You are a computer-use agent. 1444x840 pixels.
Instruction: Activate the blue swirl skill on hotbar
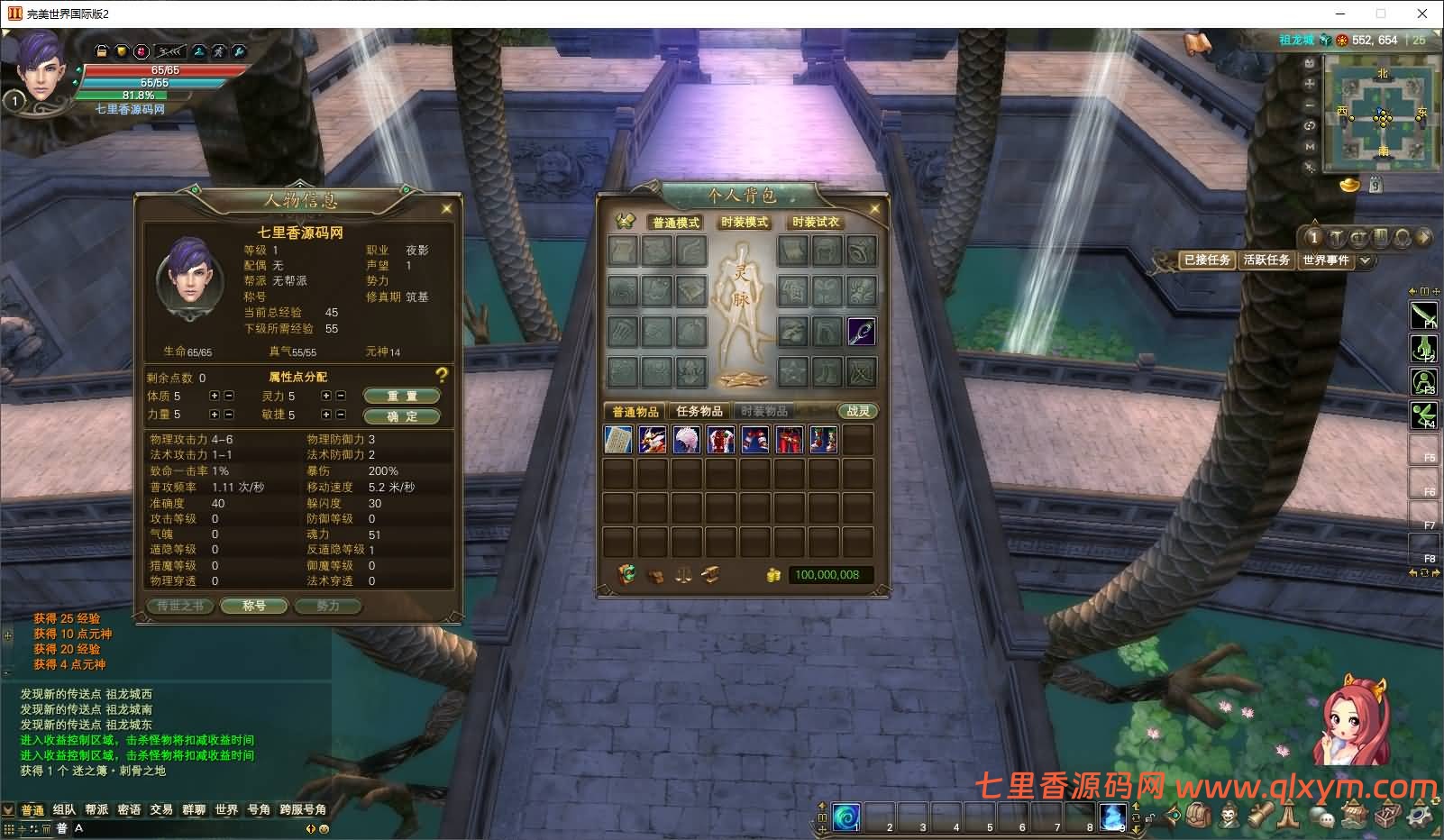click(845, 817)
